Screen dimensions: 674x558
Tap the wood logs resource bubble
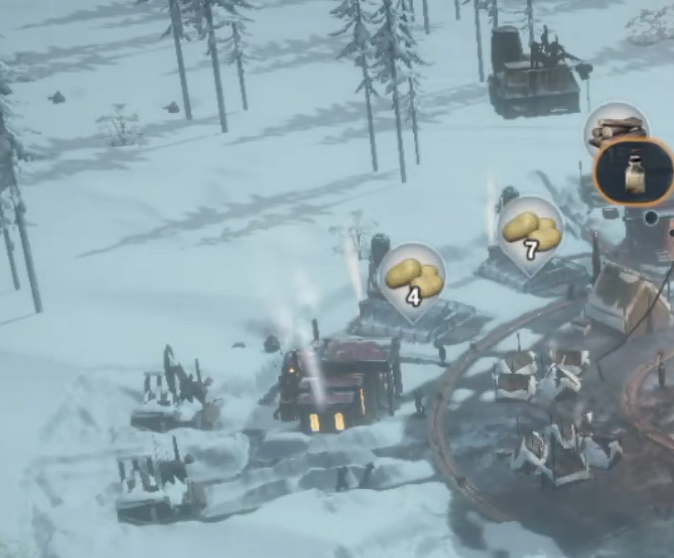[x=615, y=127]
